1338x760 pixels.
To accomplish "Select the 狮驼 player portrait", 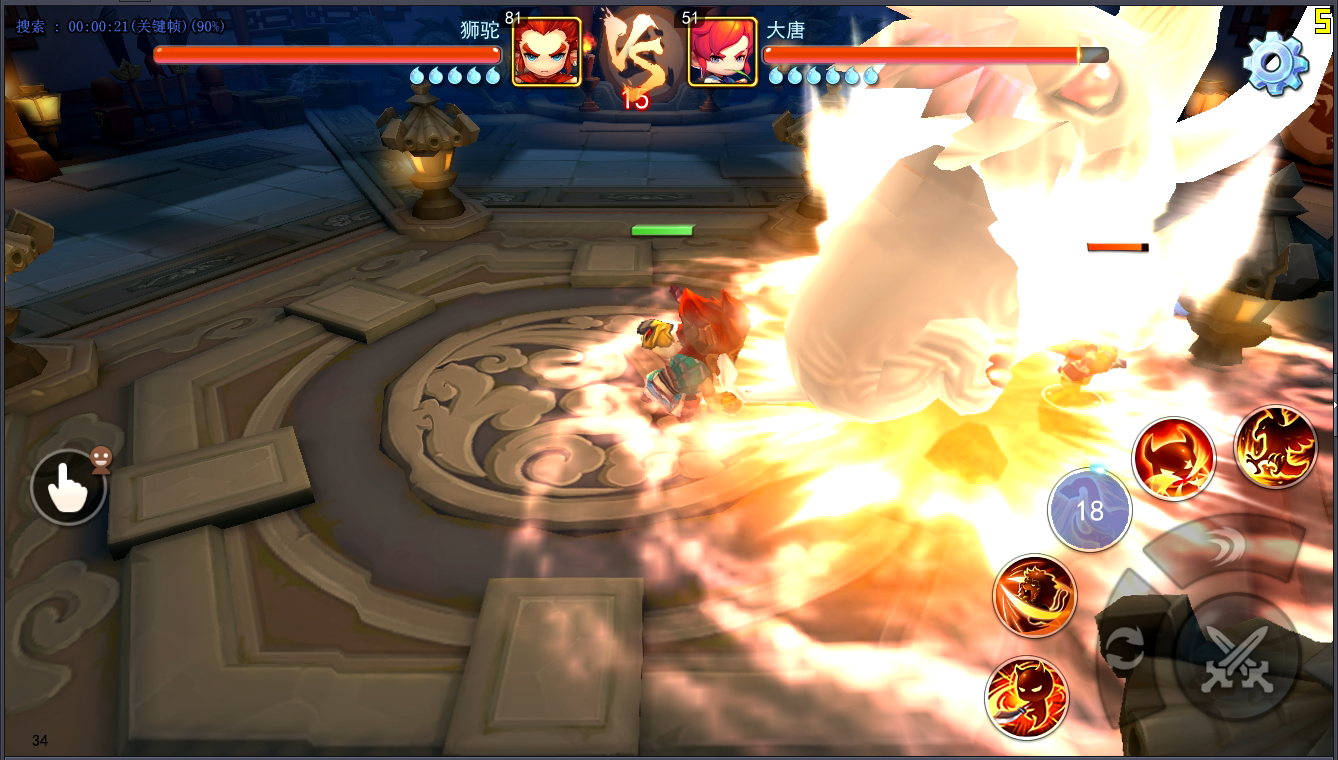I will click(546, 51).
